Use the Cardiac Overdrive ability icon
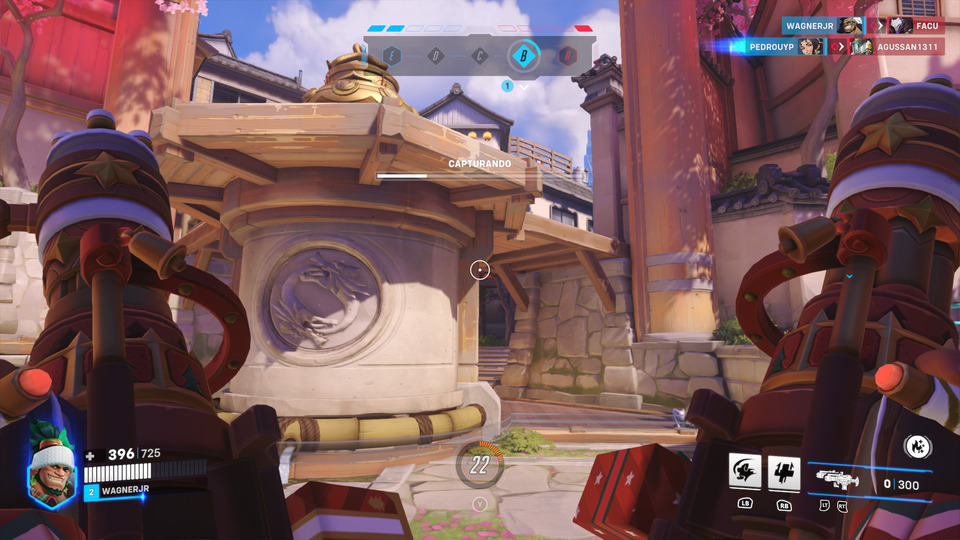This screenshot has width=960, height=540. (784, 471)
